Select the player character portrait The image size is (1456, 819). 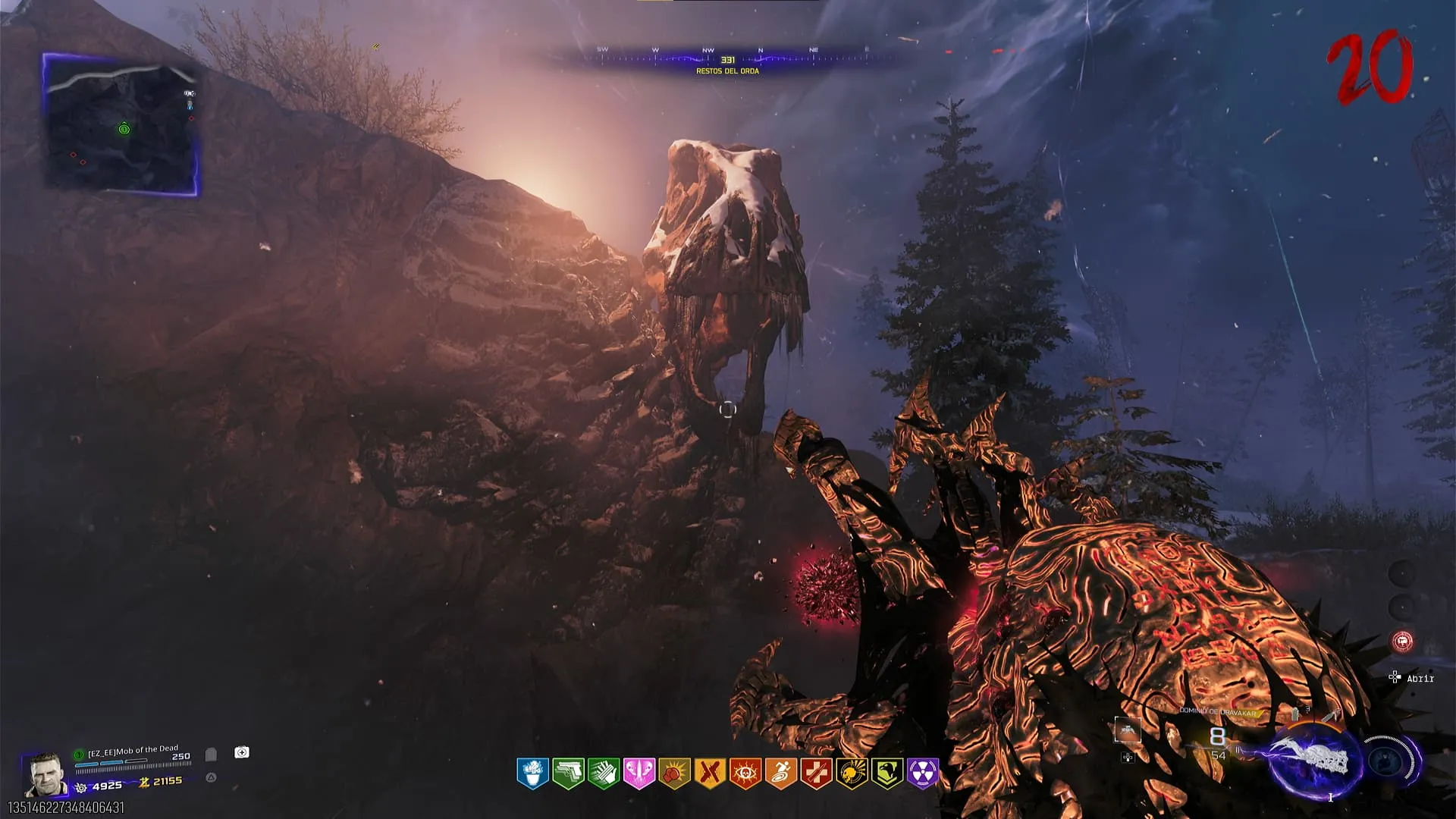45,774
